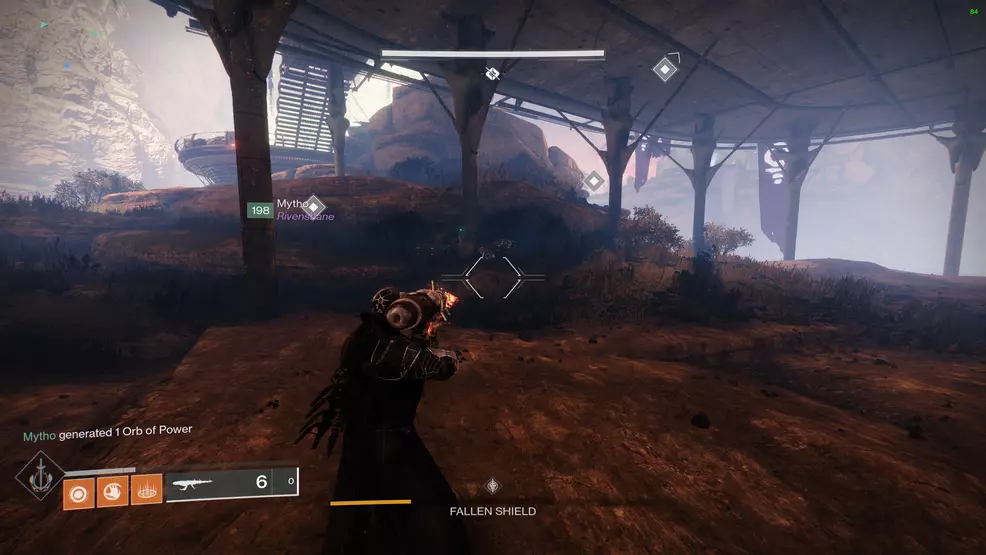The image size is (986, 555).
Task: Click the enemy marker below the boss bar
Action: click(492, 73)
